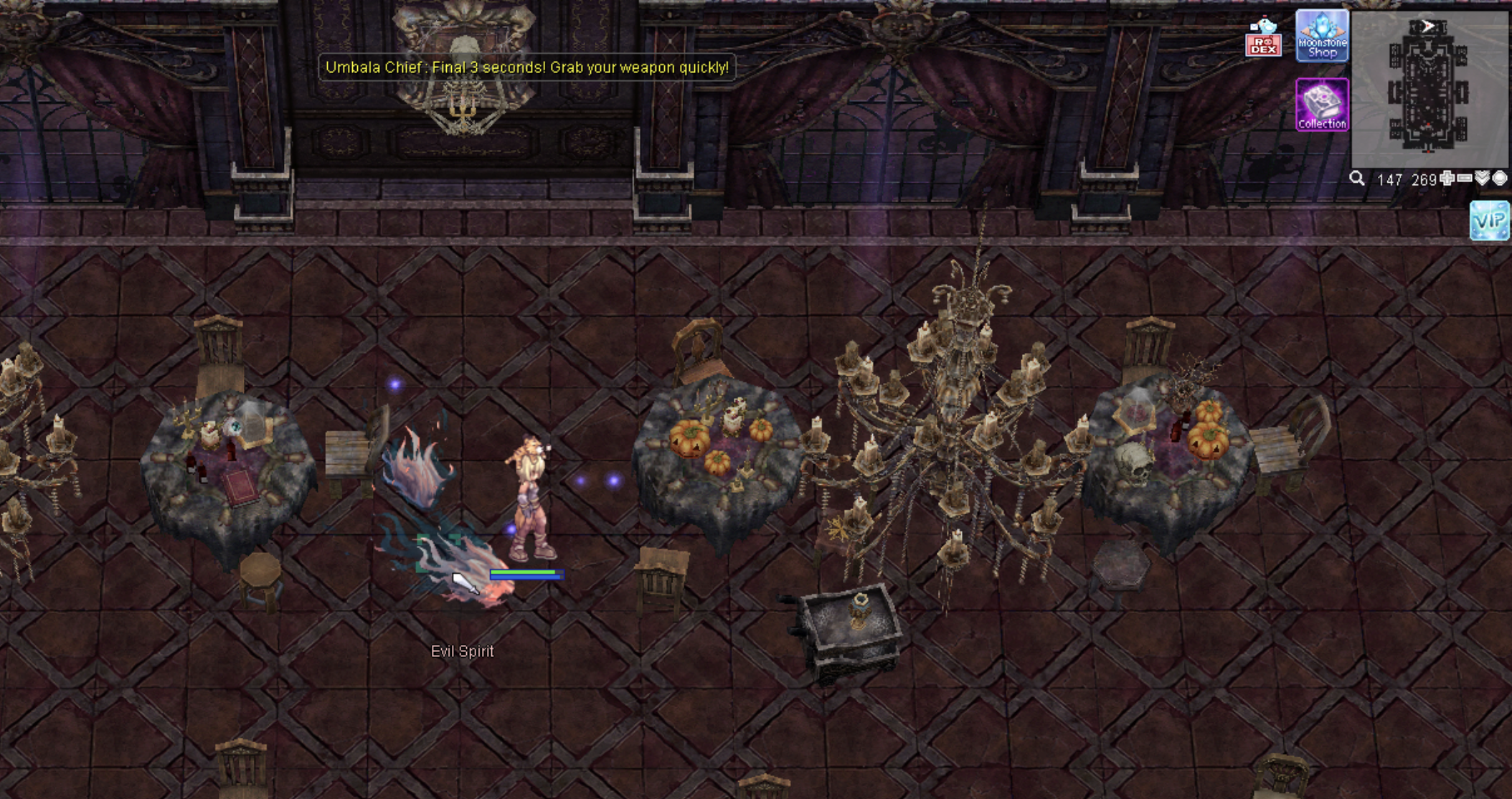Click the minimap magnifying glass search icon

point(1356,179)
